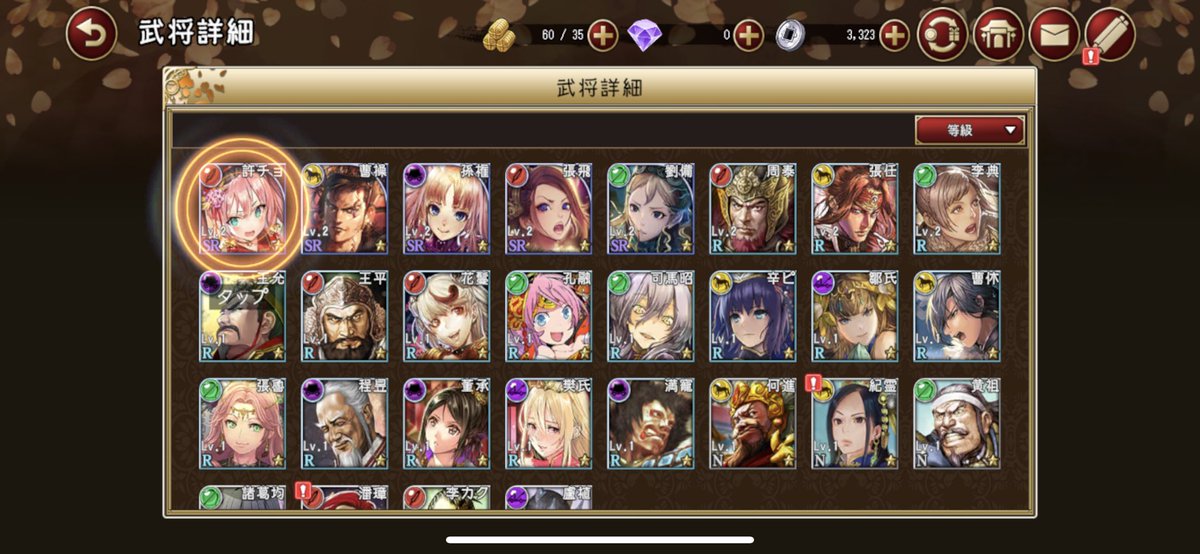Go back using the return arrow button
Image resolution: width=1200 pixels, height=554 pixels.
(91, 36)
